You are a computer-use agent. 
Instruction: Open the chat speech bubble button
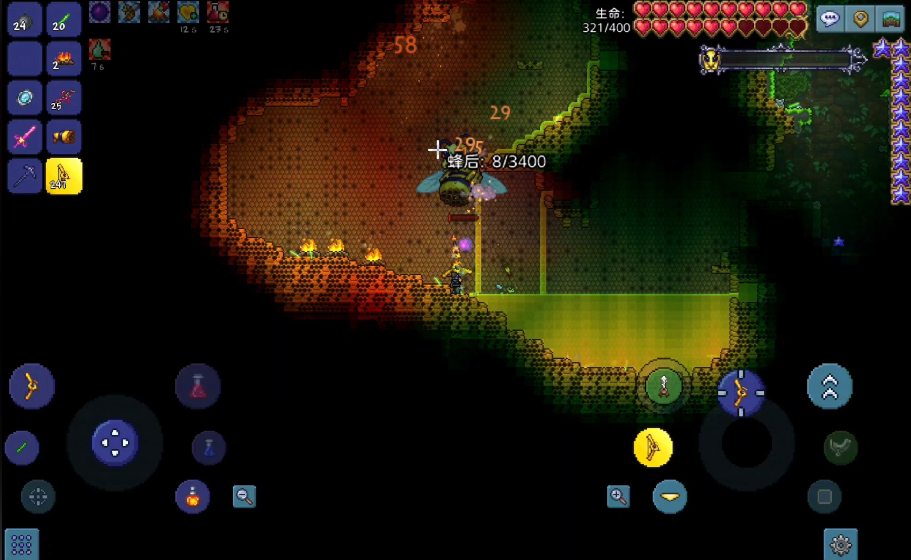(831, 19)
